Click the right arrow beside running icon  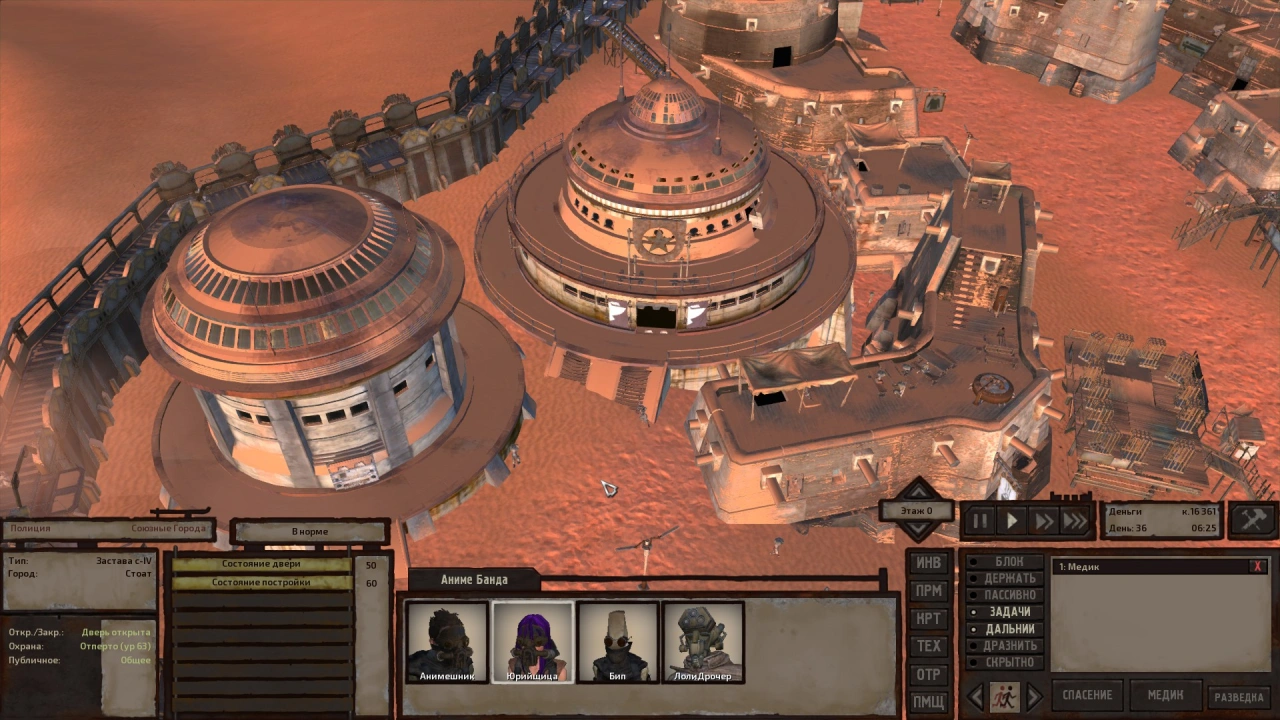tap(1035, 696)
